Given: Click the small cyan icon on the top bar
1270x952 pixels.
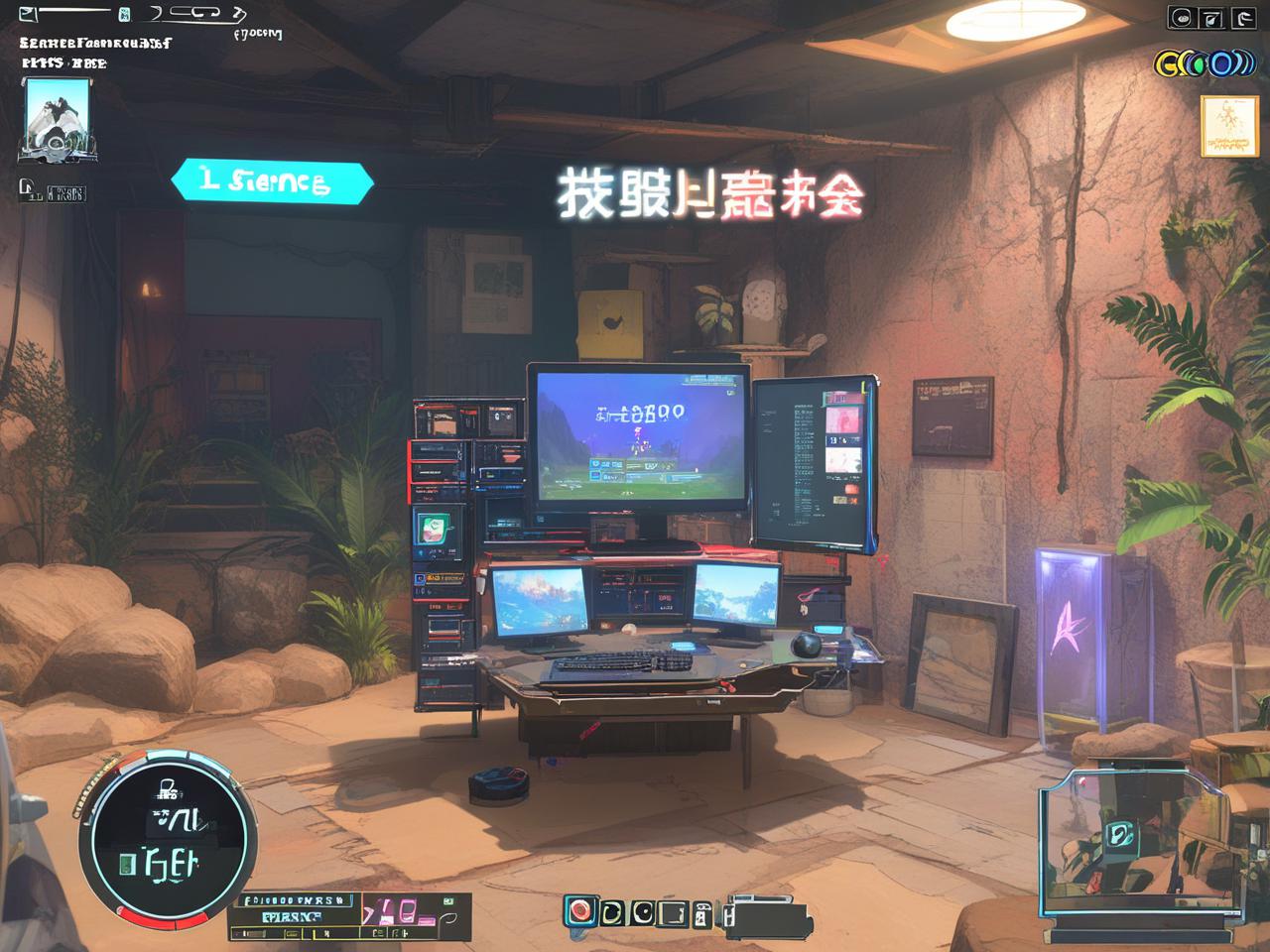Looking at the screenshot, I should (x=124, y=14).
